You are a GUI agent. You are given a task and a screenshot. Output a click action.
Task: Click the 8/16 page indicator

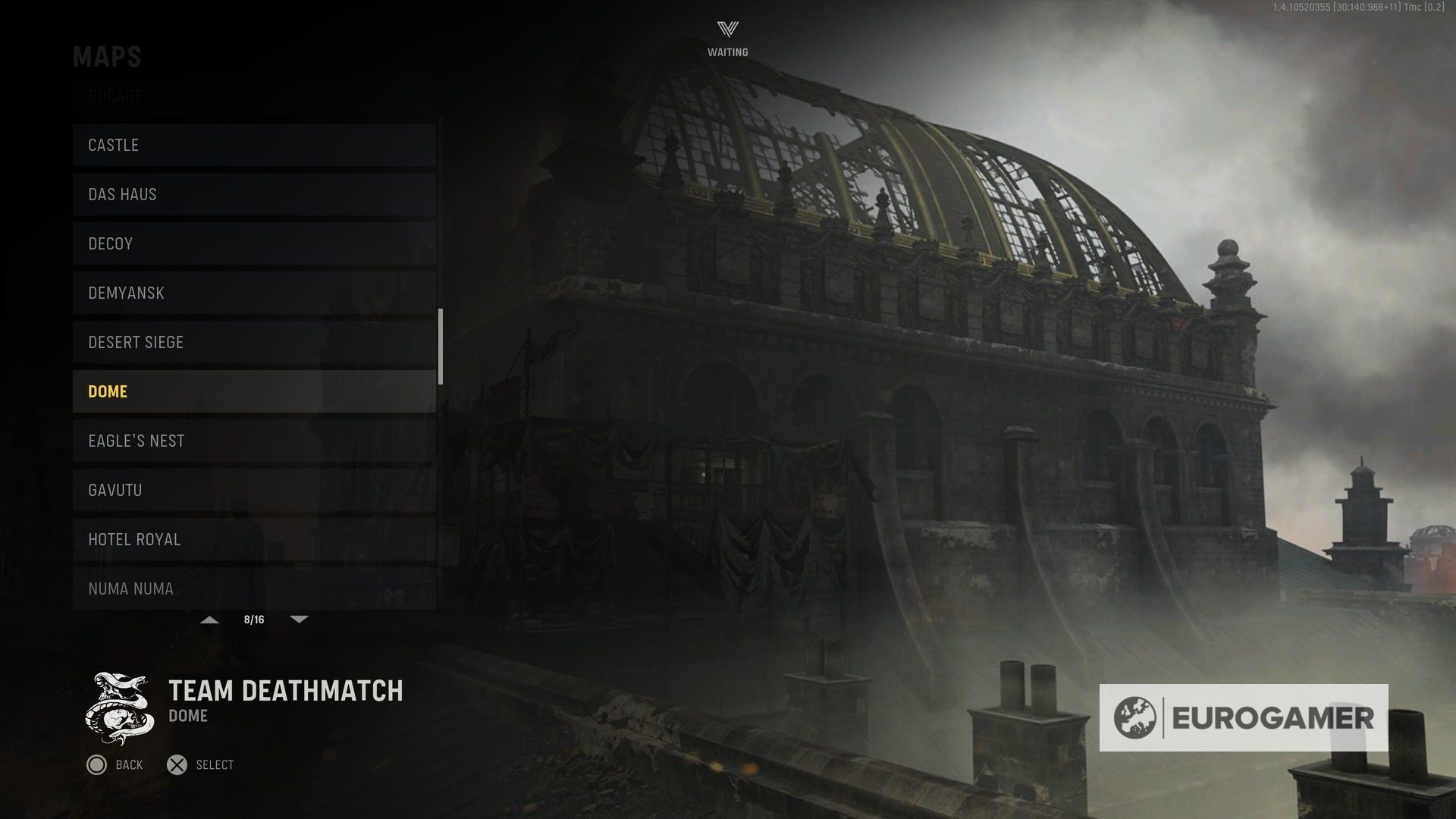click(x=253, y=619)
